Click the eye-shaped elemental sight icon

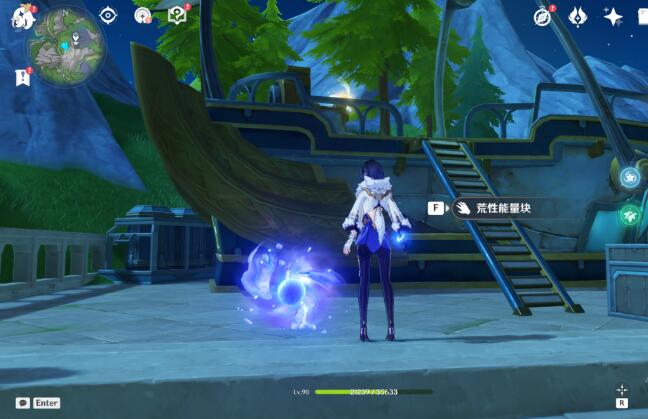[108, 15]
